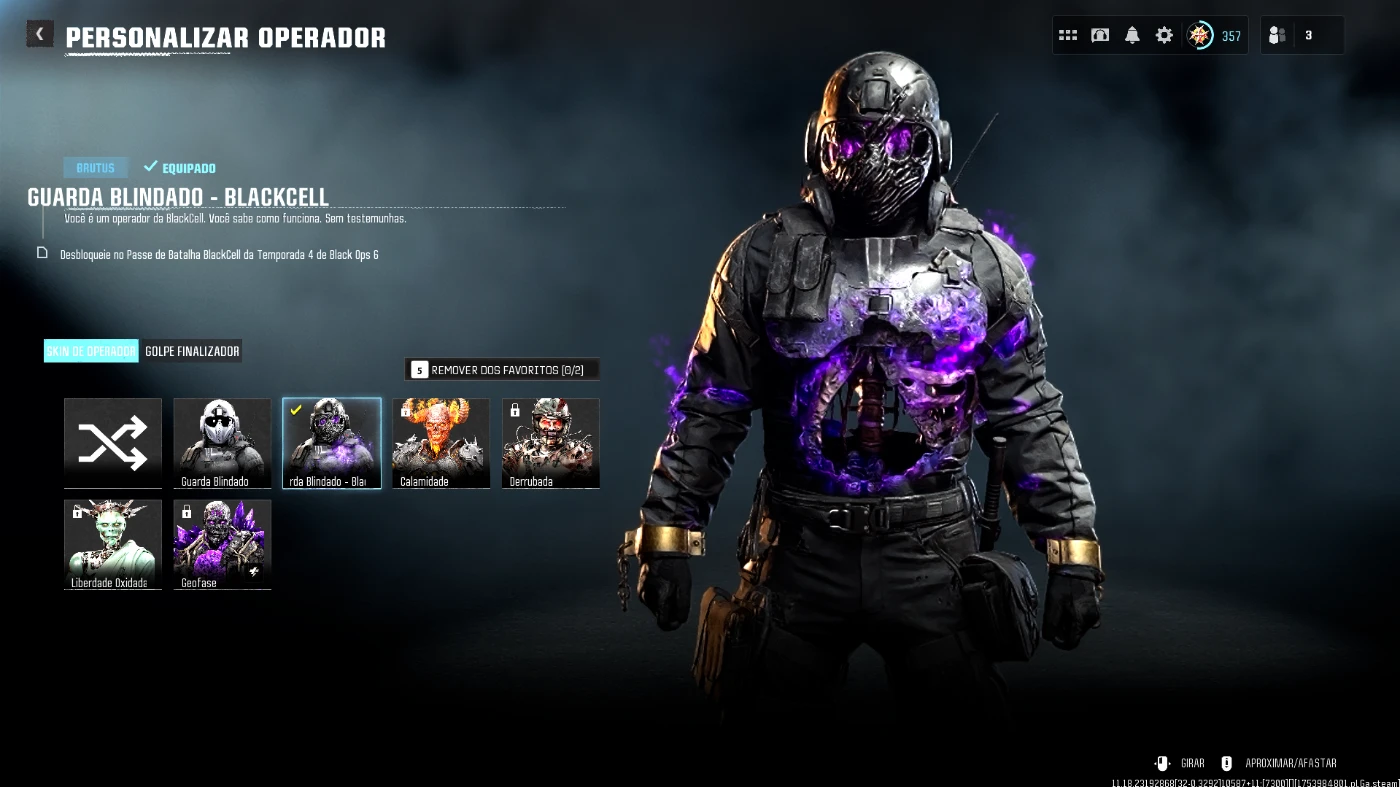Go back using the top-left arrow
Viewport: 1400px width, 787px height.
[x=39, y=35]
